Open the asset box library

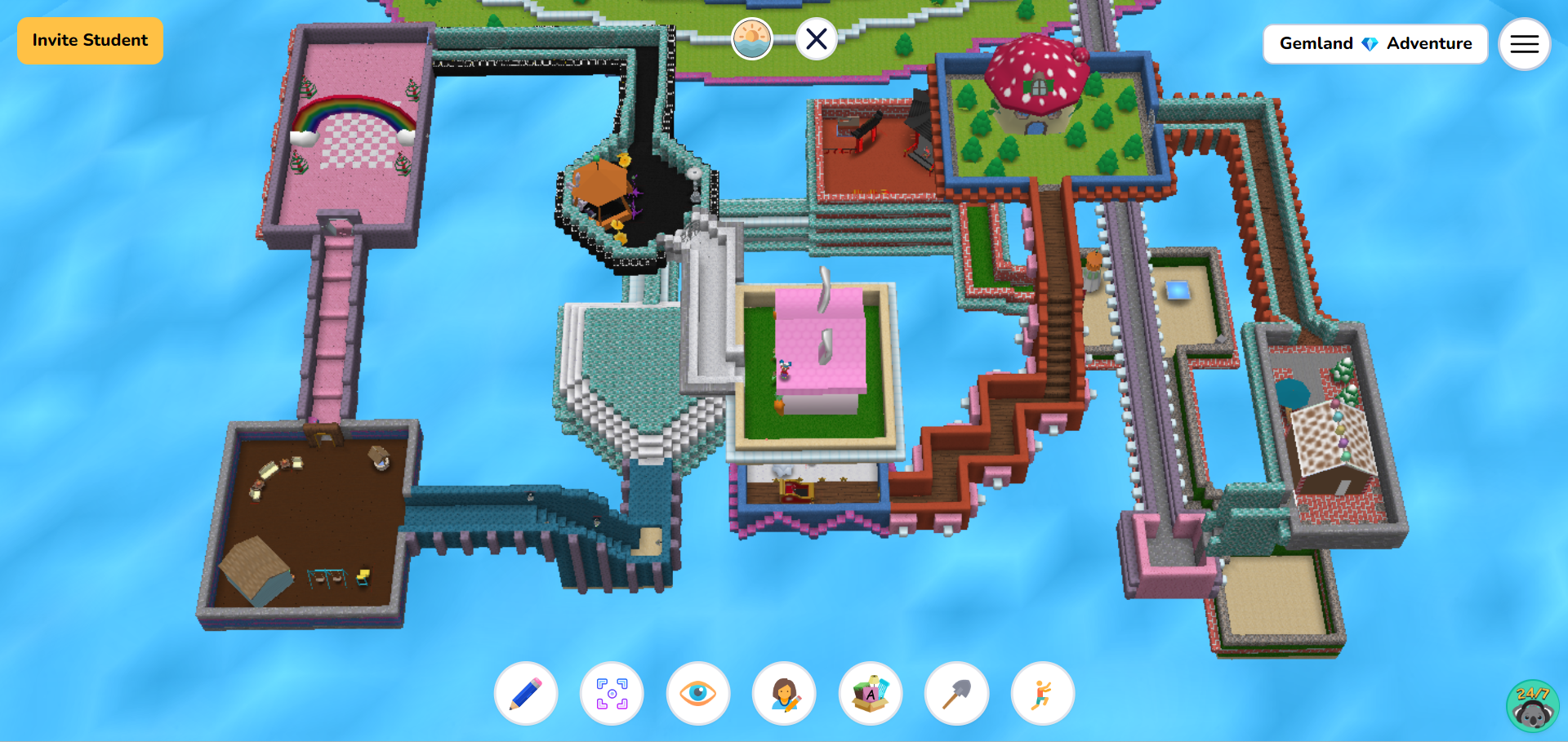pos(870,693)
